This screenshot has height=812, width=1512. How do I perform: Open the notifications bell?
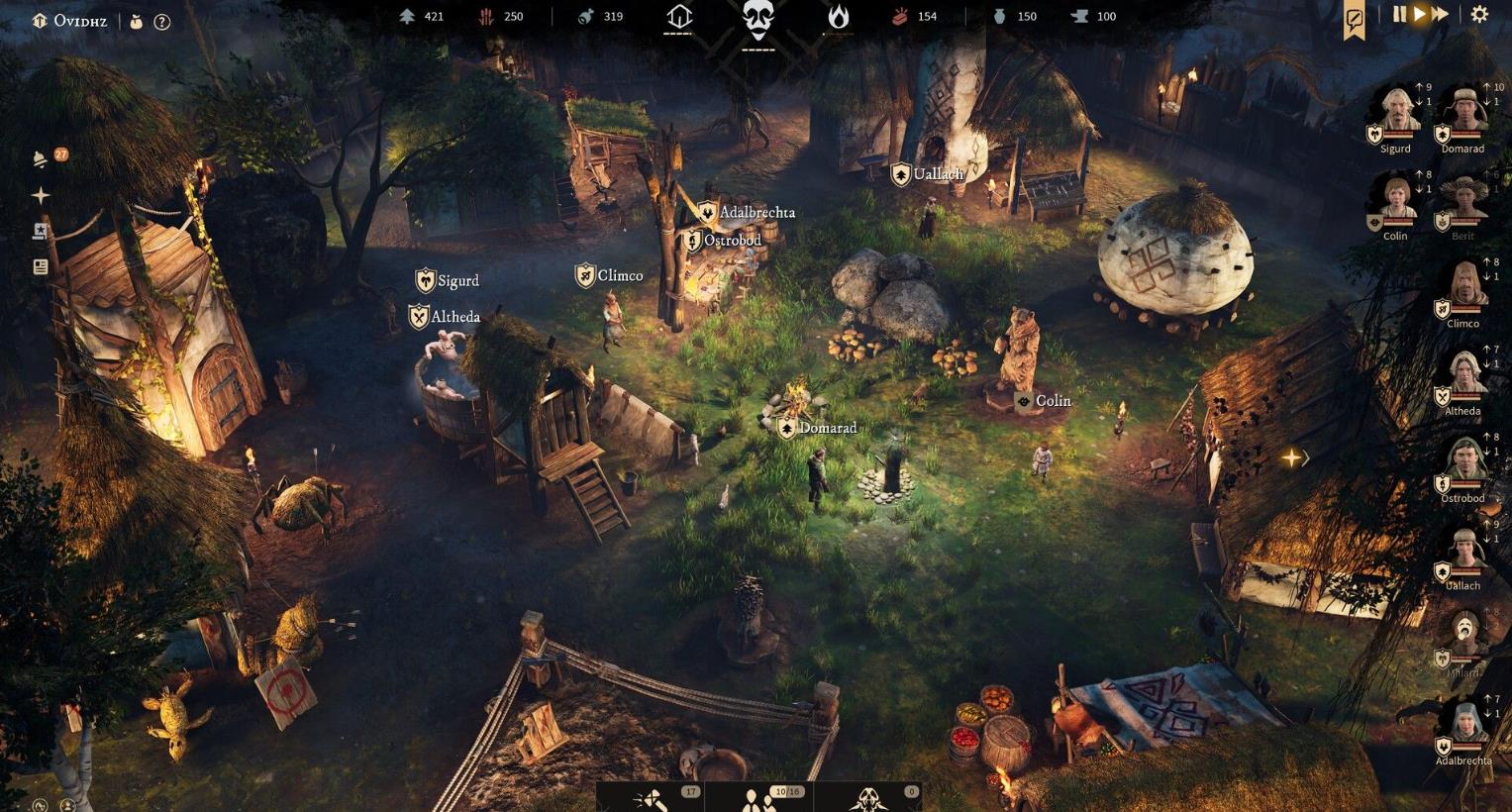pos(41,159)
